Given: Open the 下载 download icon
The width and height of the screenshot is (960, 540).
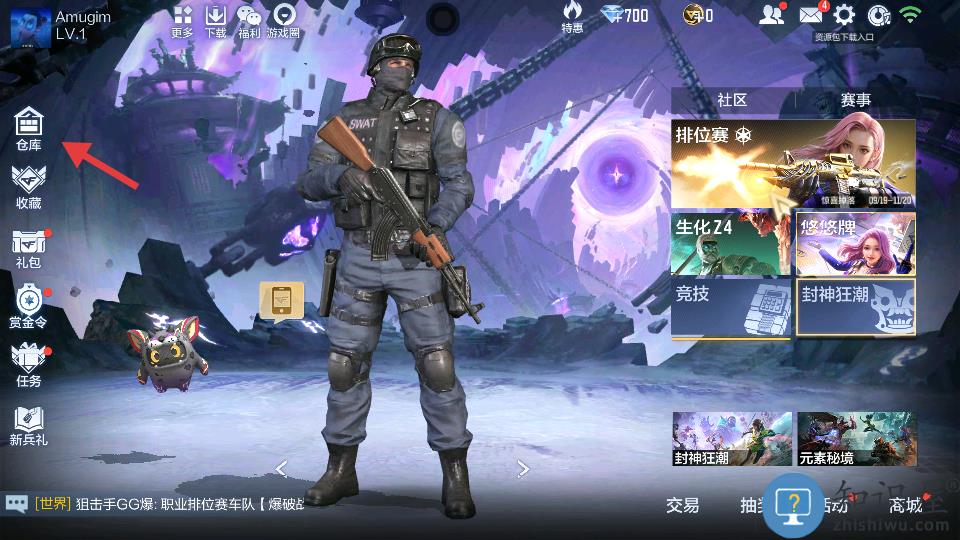Looking at the screenshot, I should pyautogui.click(x=215, y=20).
